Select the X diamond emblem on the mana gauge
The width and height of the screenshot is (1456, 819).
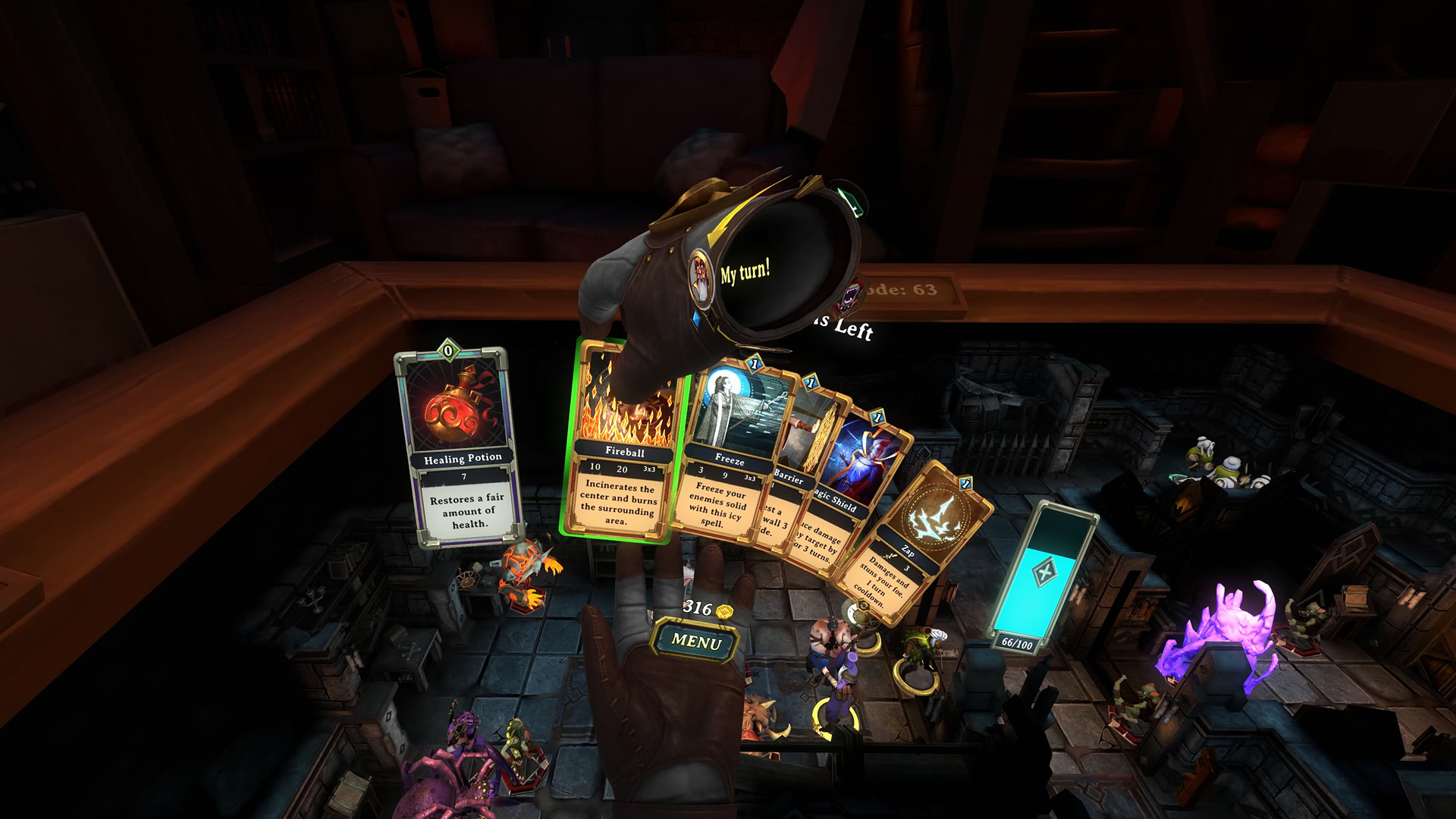pos(1044,571)
